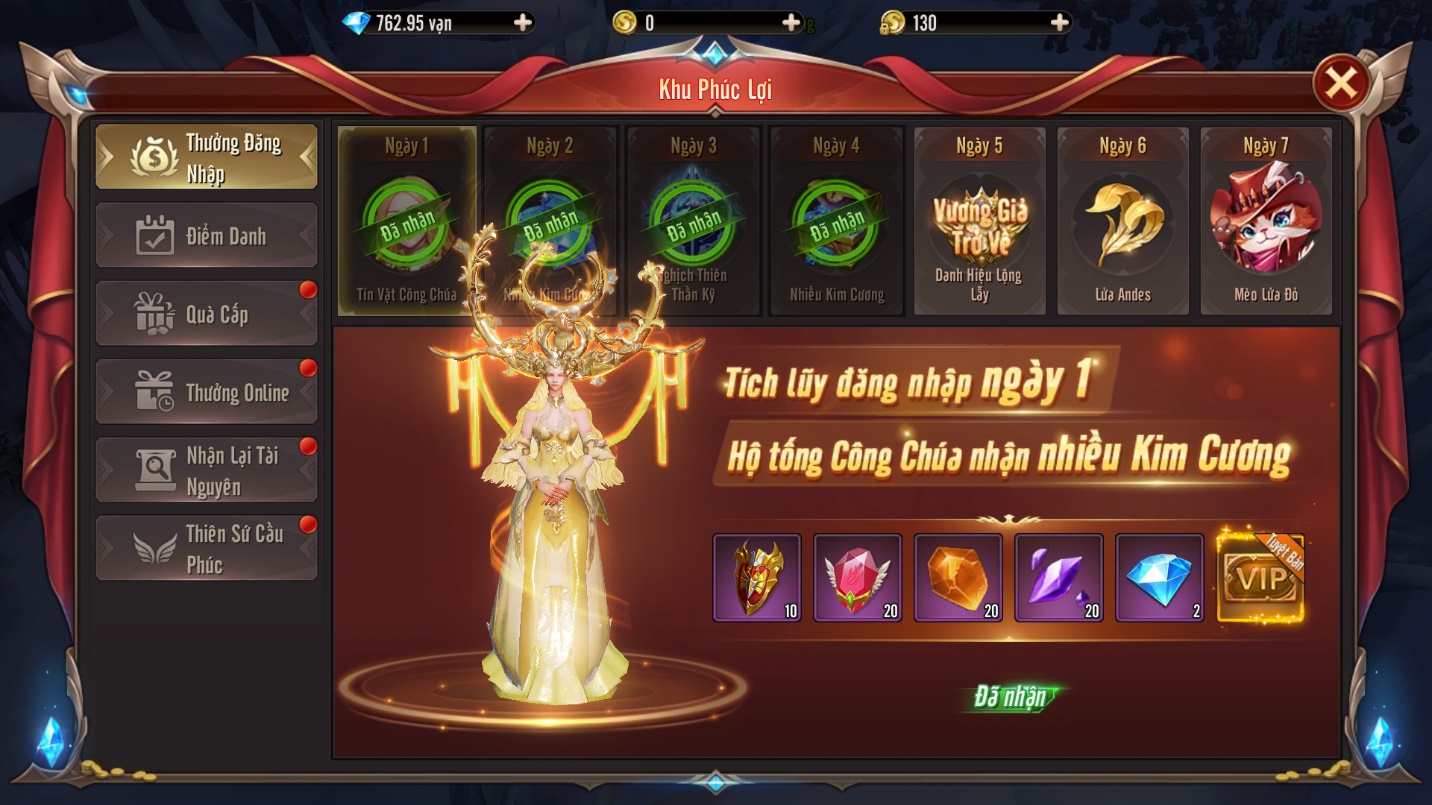
Task: Open the Thưởng Đăng Nhập panel
Action: tap(206, 156)
